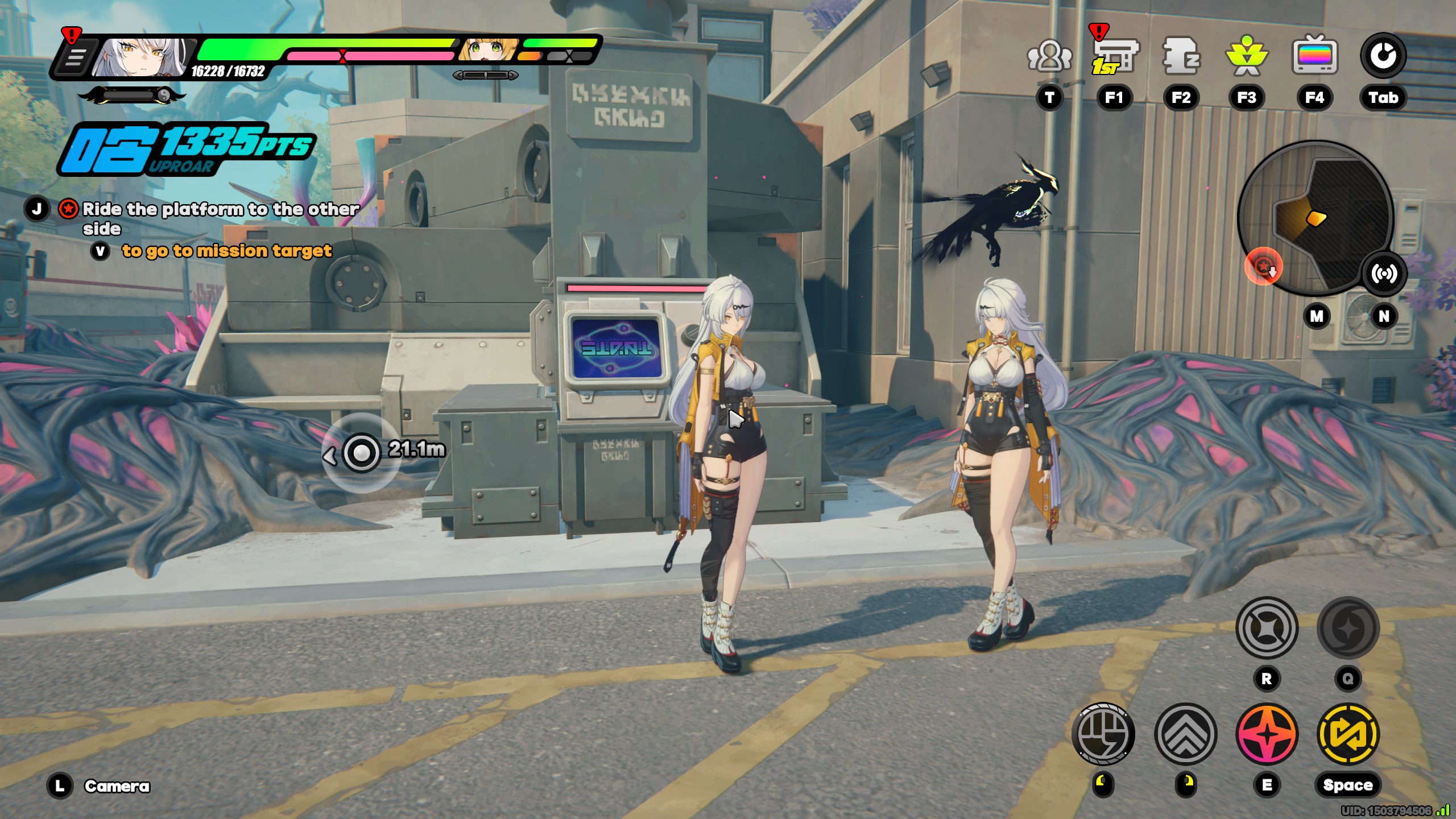Click the red mission marker on minimap

click(1263, 266)
